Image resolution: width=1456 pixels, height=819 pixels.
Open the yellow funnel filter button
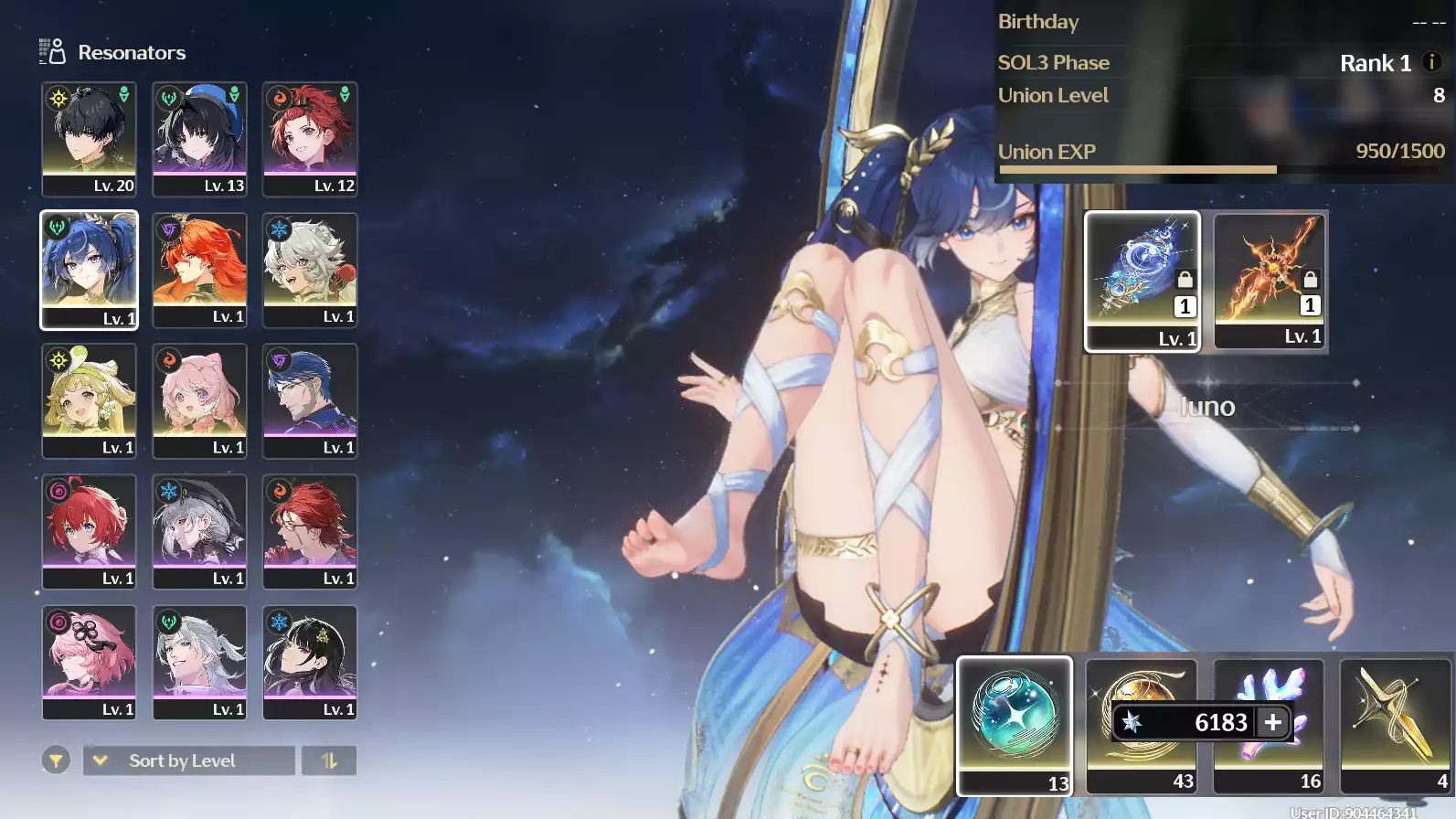click(56, 760)
